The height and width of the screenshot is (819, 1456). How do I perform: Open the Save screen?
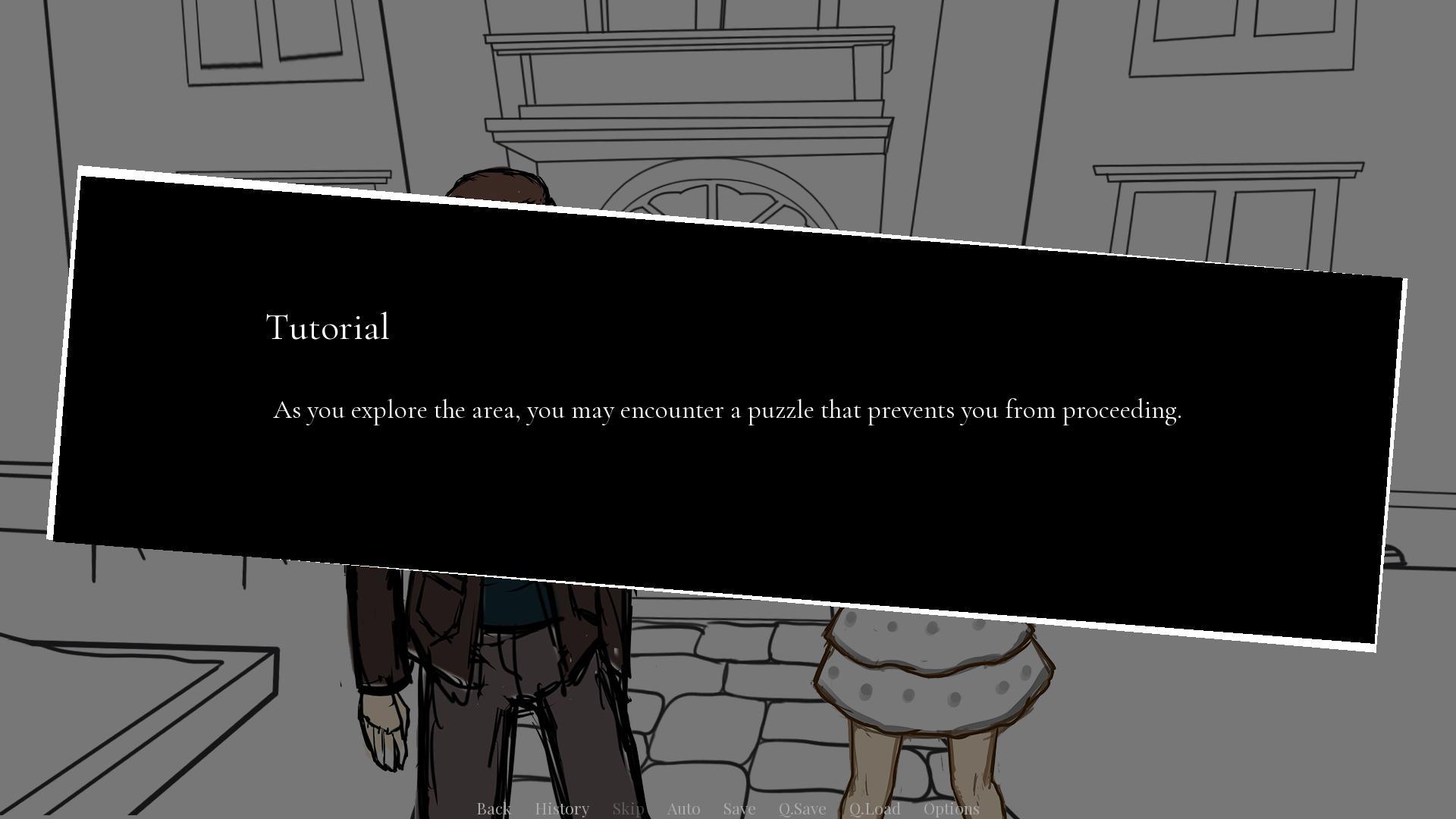point(739,808)
